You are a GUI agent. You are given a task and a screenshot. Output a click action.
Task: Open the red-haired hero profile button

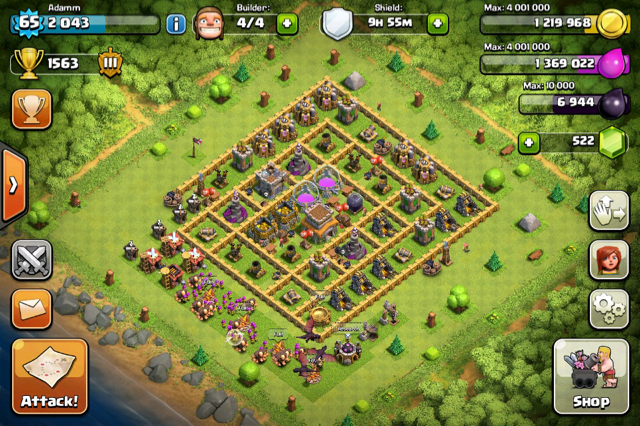coord(609,260)
